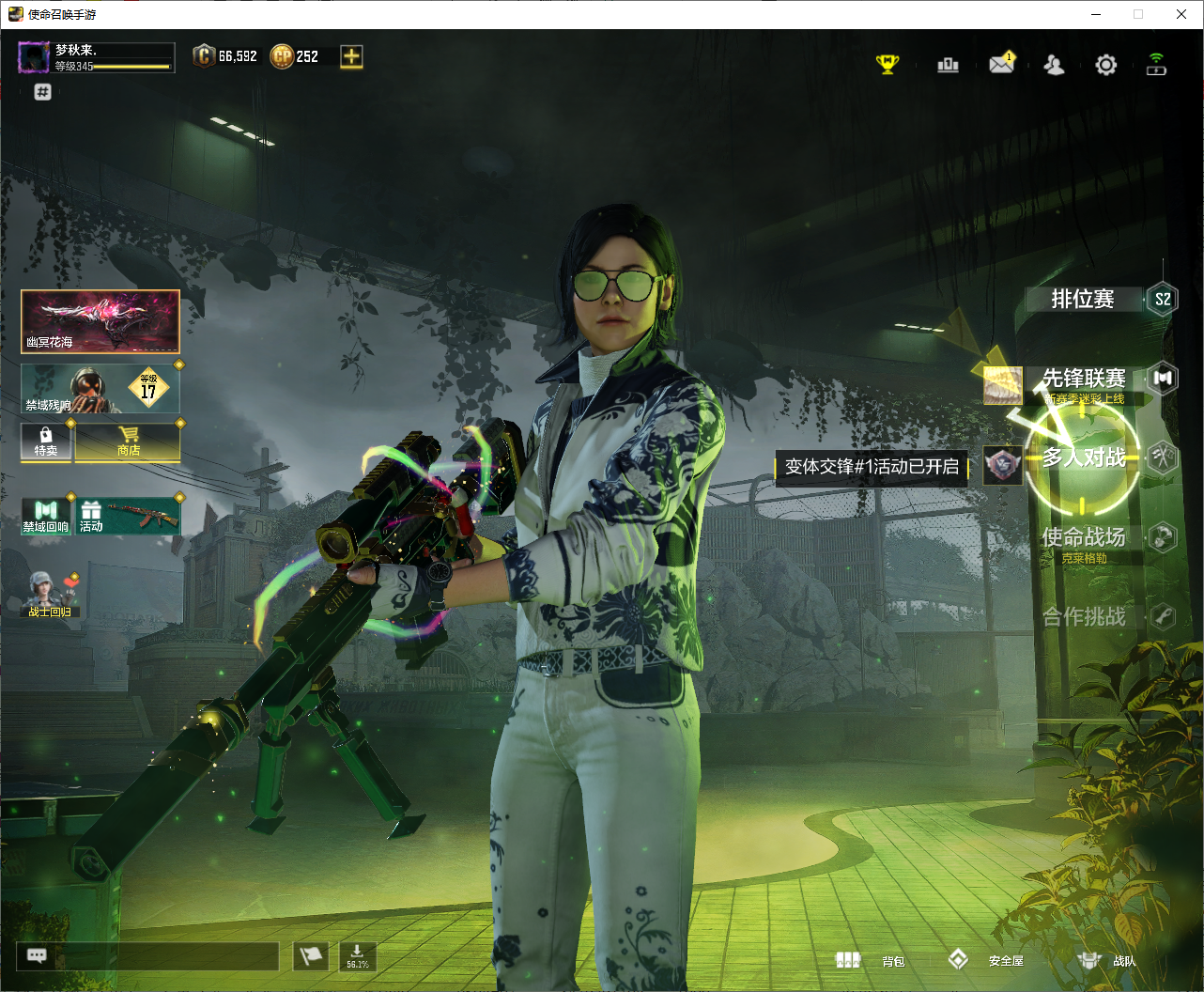
Task: Open the 幽冥花海 event banner
Action: click(100, 321)
